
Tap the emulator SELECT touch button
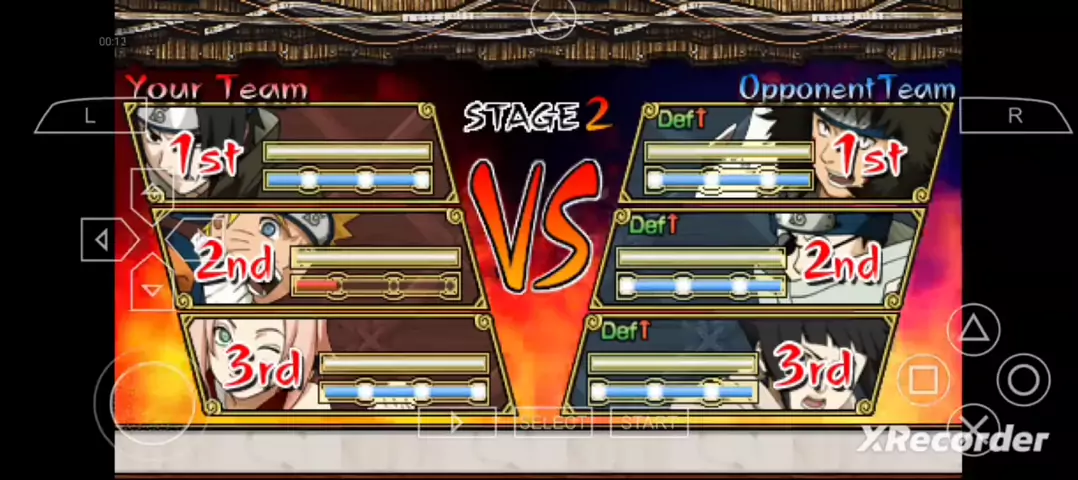552,423
